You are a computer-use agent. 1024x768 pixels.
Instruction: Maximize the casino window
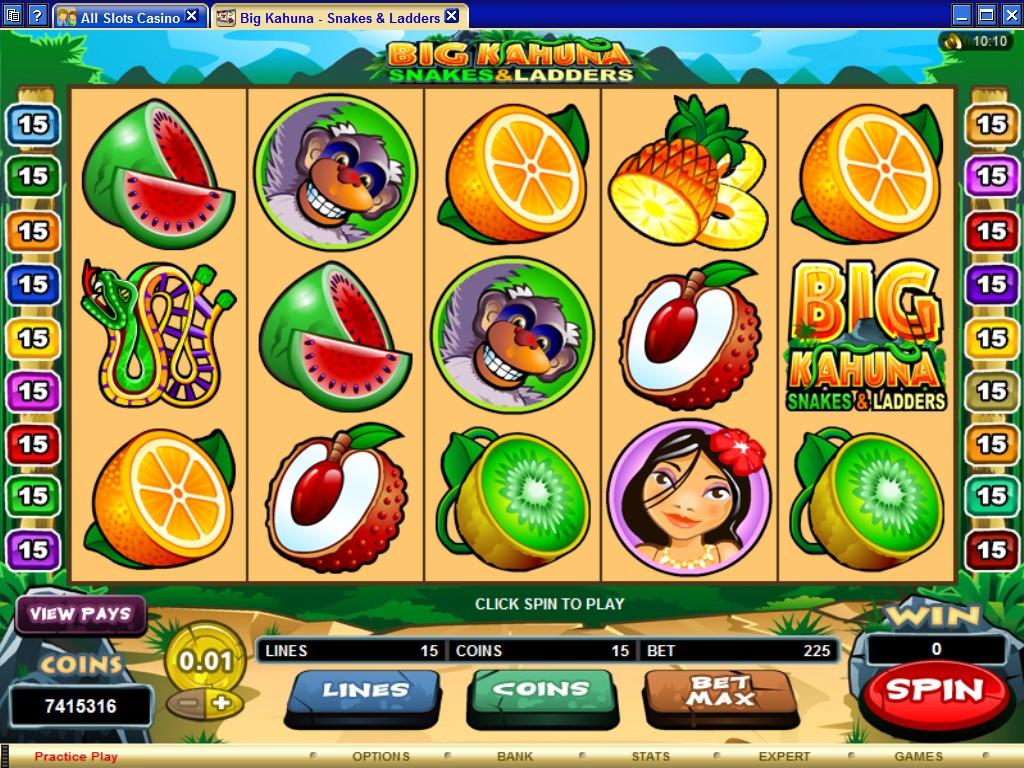click(986, 15)
